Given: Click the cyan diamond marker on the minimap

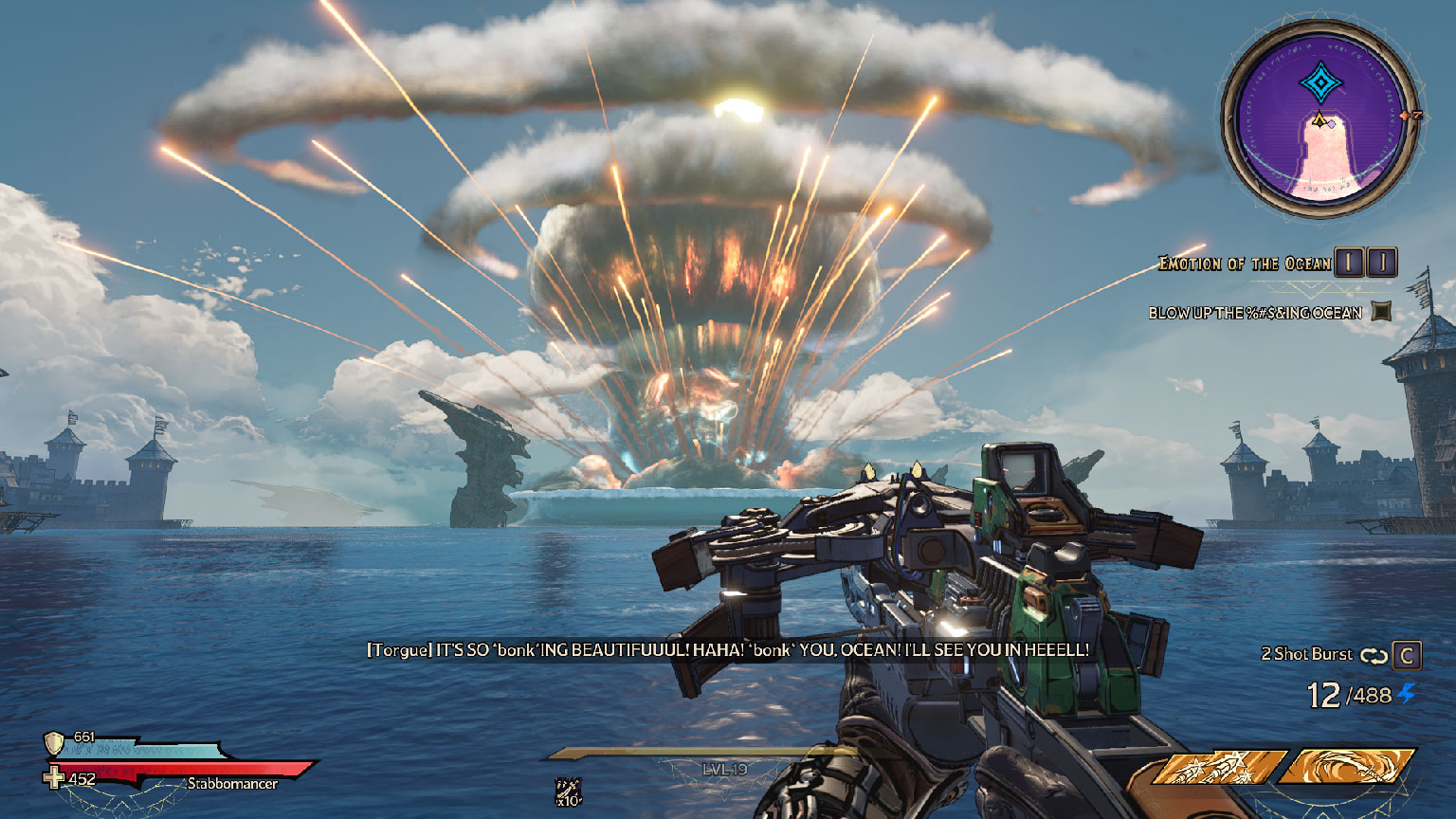Looking at the screenshot, I should 1318,83.
